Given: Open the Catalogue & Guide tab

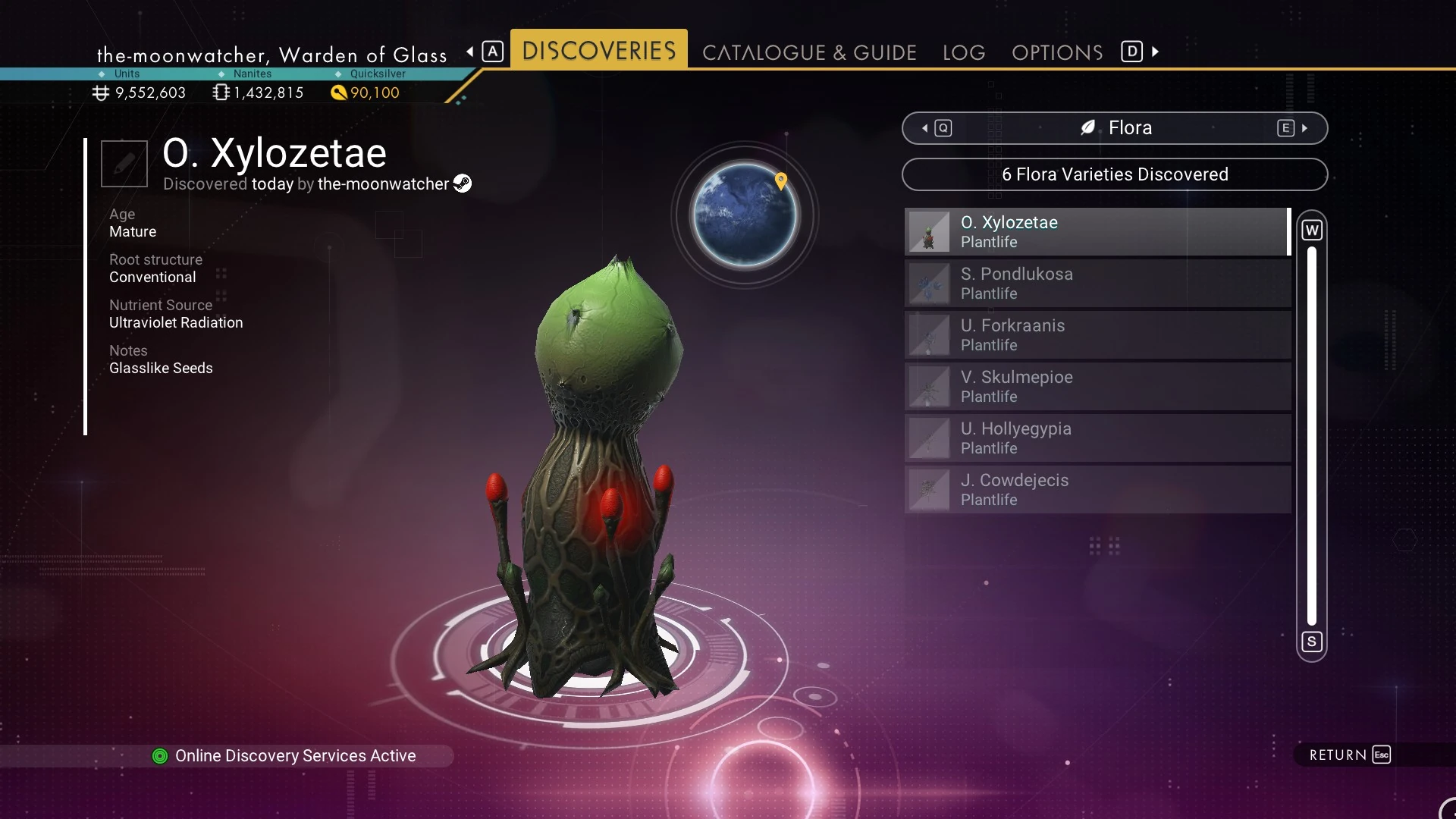Looking at the screenshot, I should [x=809, y=52].
